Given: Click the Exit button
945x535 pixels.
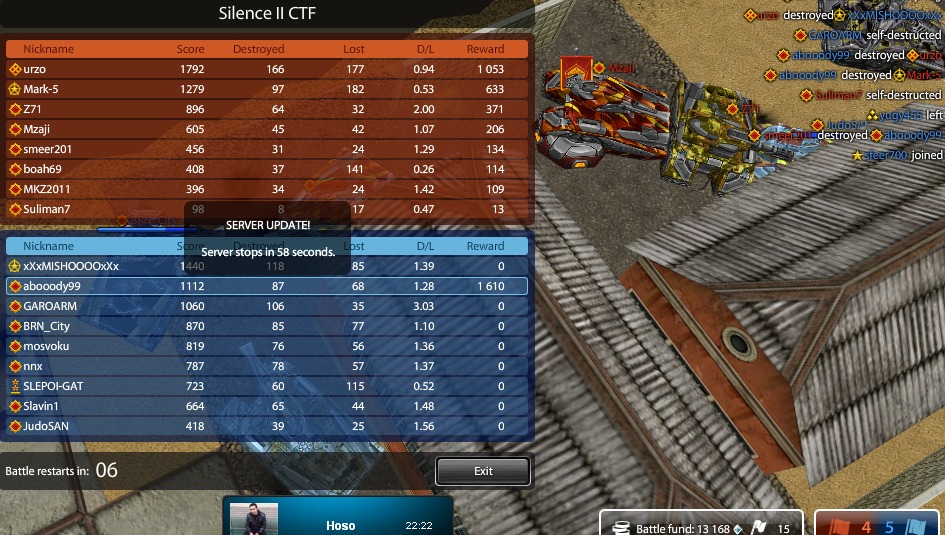Looking at the screenshot, I should (483, 471).
